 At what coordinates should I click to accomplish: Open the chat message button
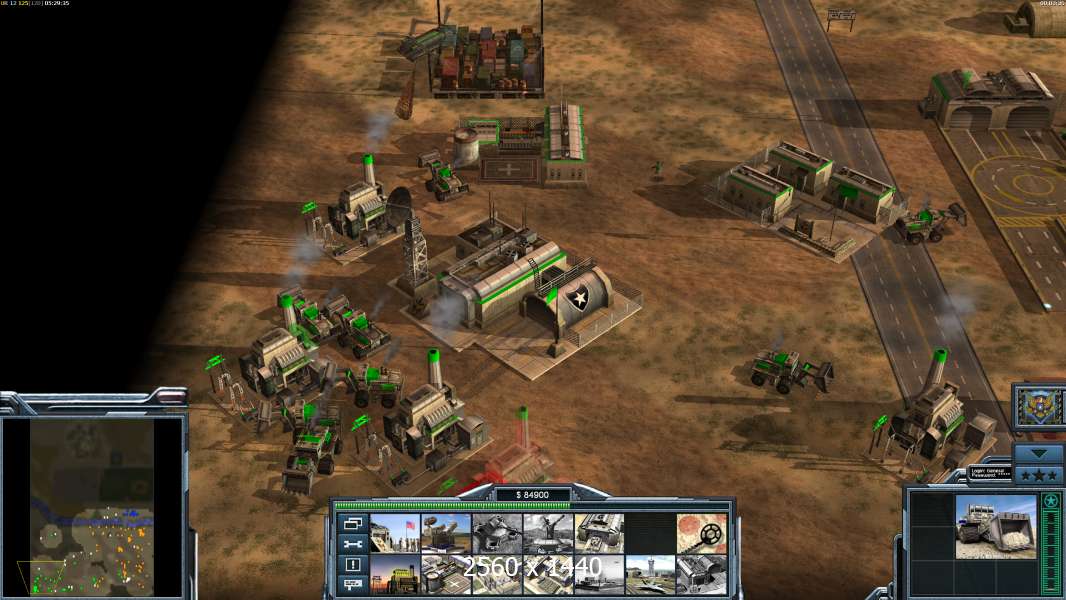click(352, 584)
